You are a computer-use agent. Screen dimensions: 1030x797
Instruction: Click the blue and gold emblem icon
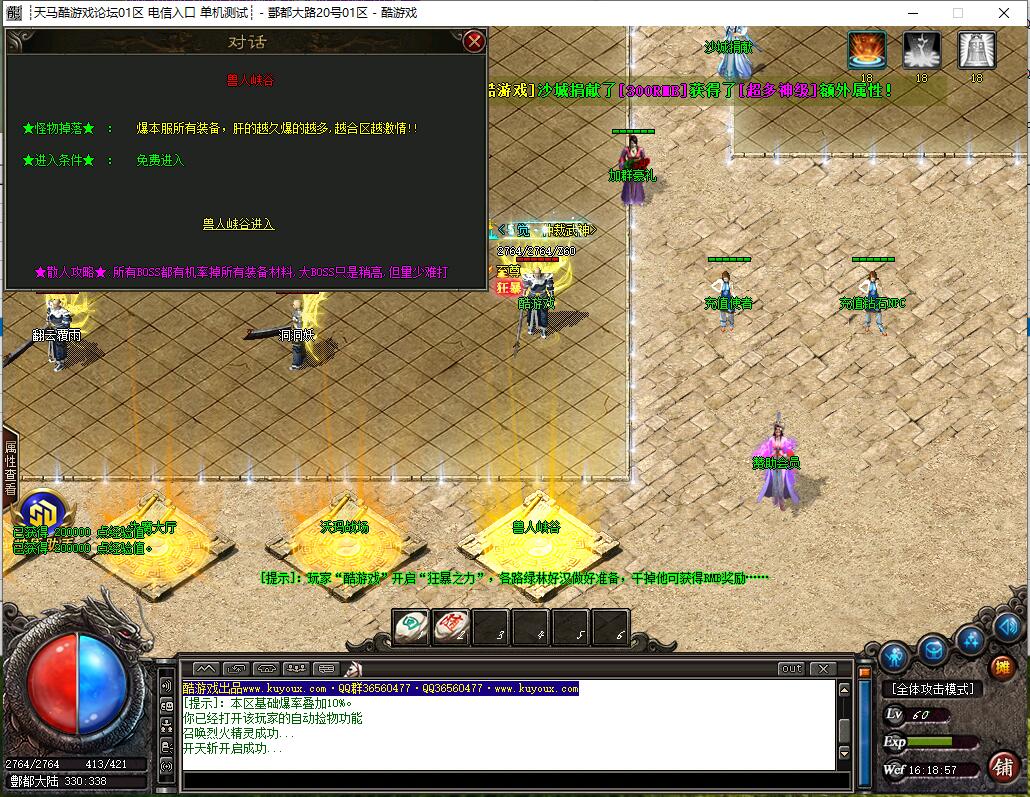[43, 509]
